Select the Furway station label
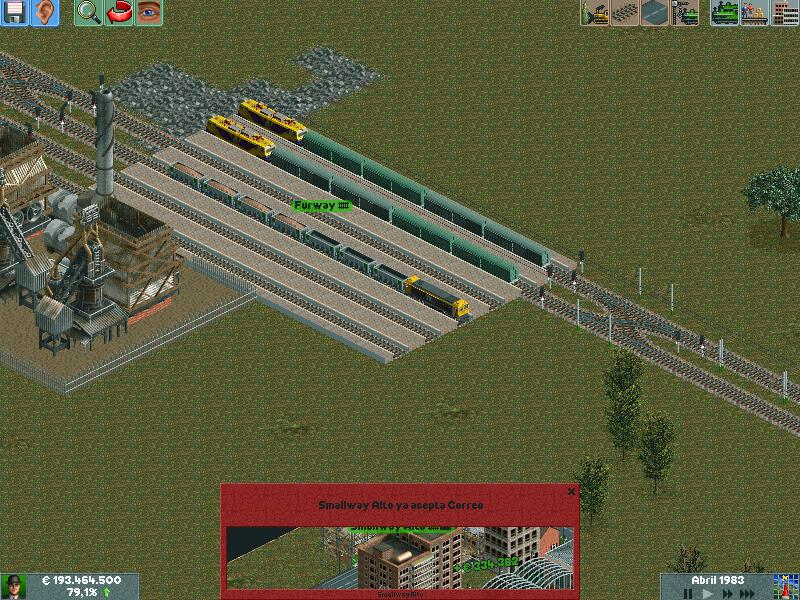 [322, 205]
